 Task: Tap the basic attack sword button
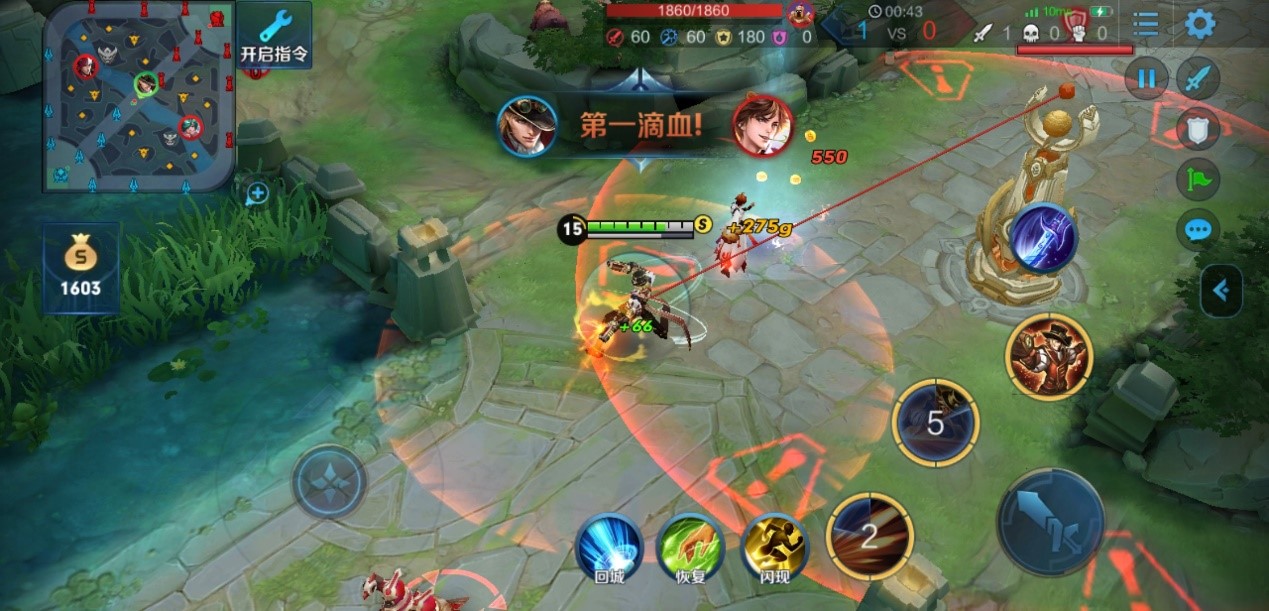[1050, 521]
